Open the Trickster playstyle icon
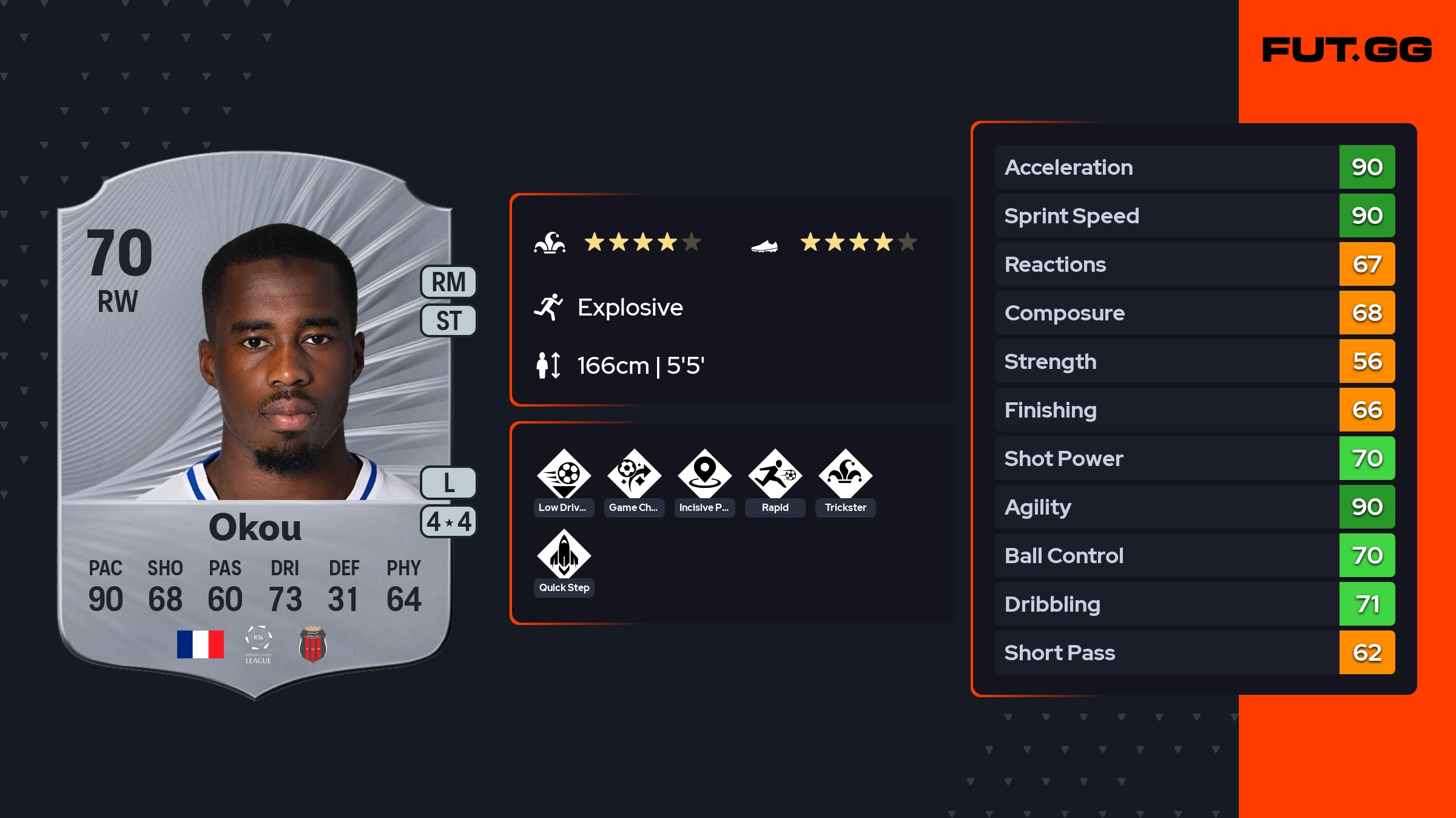This screenshot has width=1456, height=818. (845, 475)
